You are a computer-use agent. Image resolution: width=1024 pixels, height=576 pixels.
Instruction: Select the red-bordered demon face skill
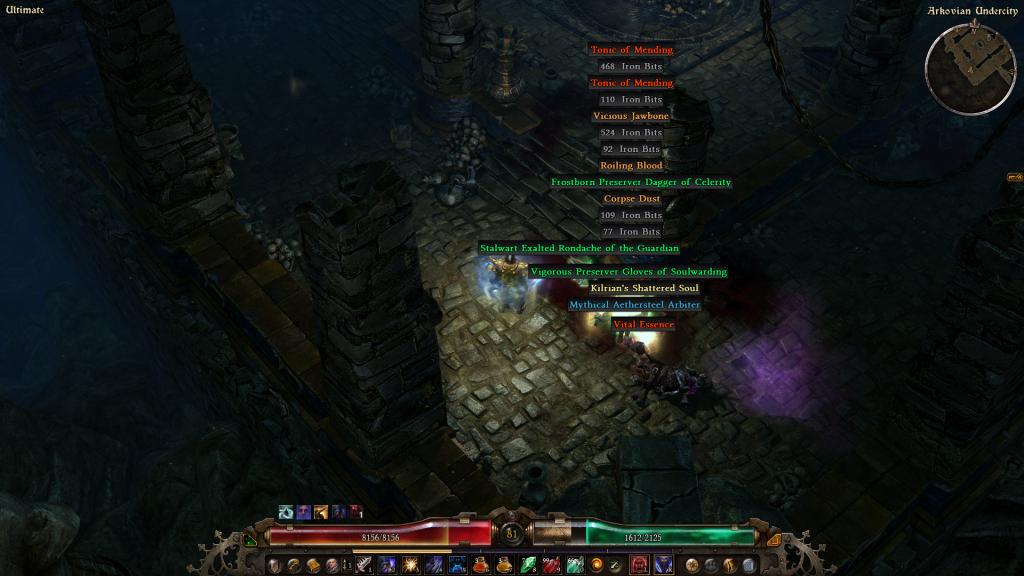tap(638, 566)
